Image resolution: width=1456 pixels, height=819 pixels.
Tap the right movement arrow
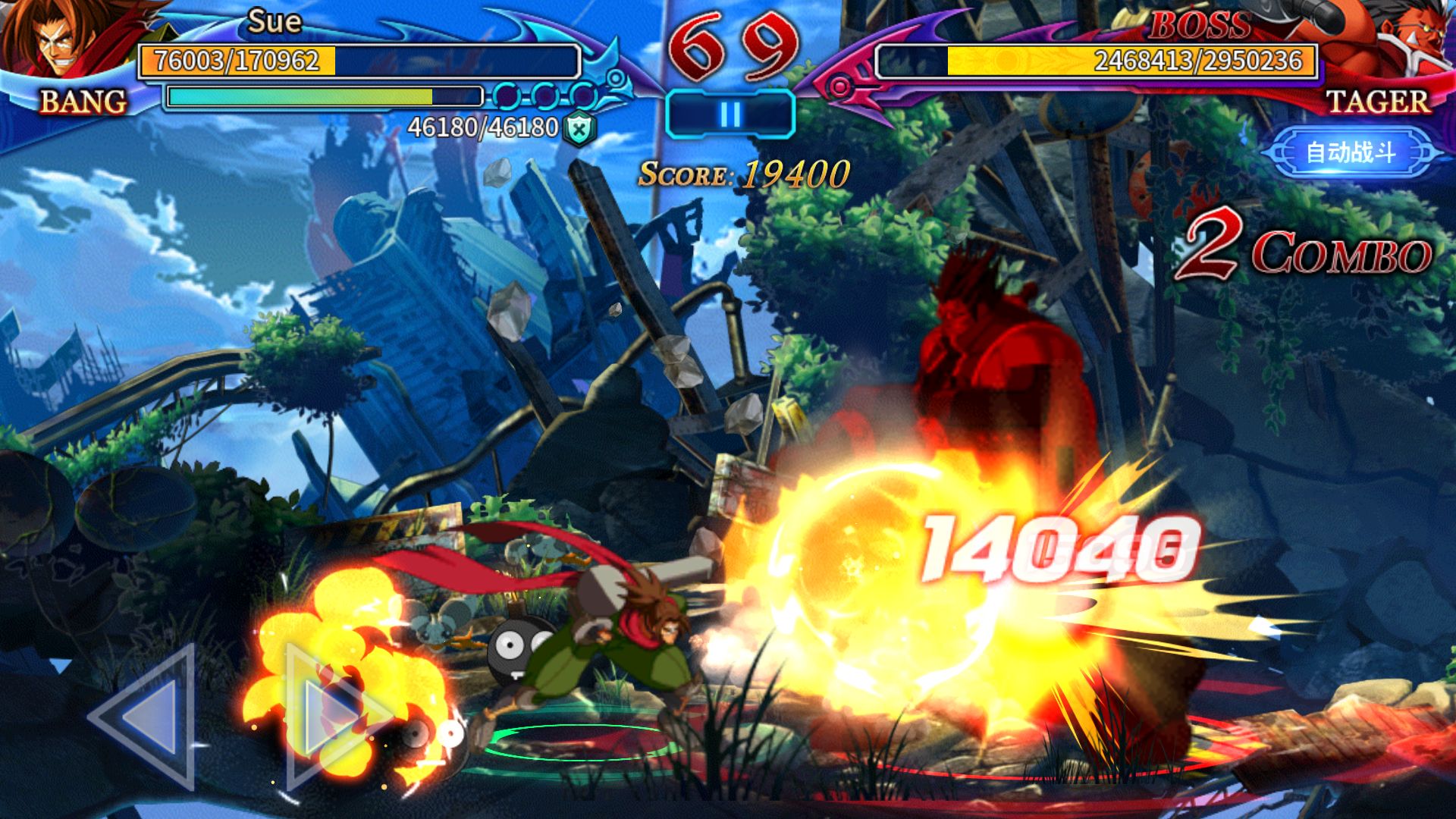click(x=334, y=716)
